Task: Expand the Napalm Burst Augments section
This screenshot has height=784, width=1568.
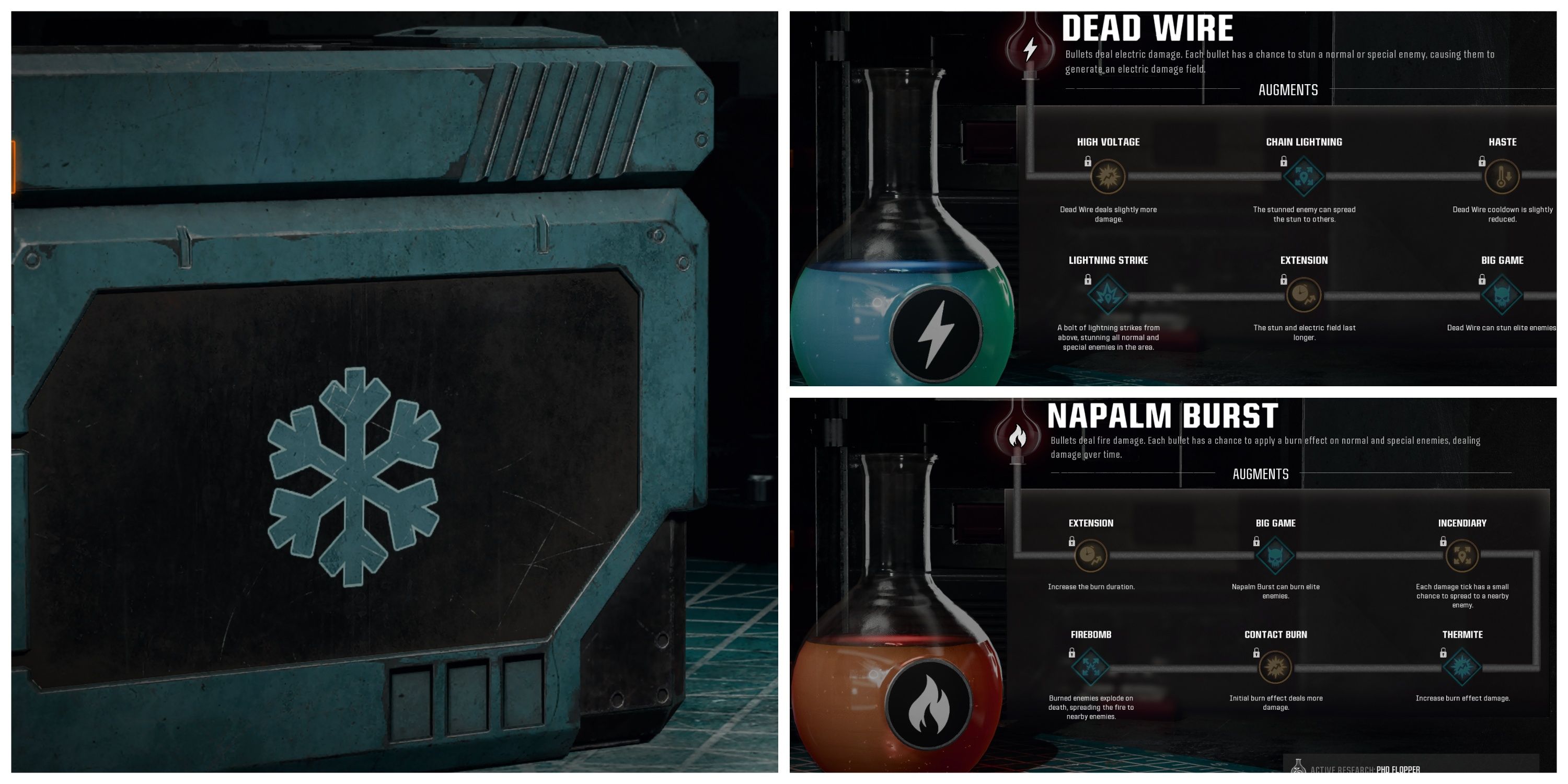Action: click(1260, 474)
